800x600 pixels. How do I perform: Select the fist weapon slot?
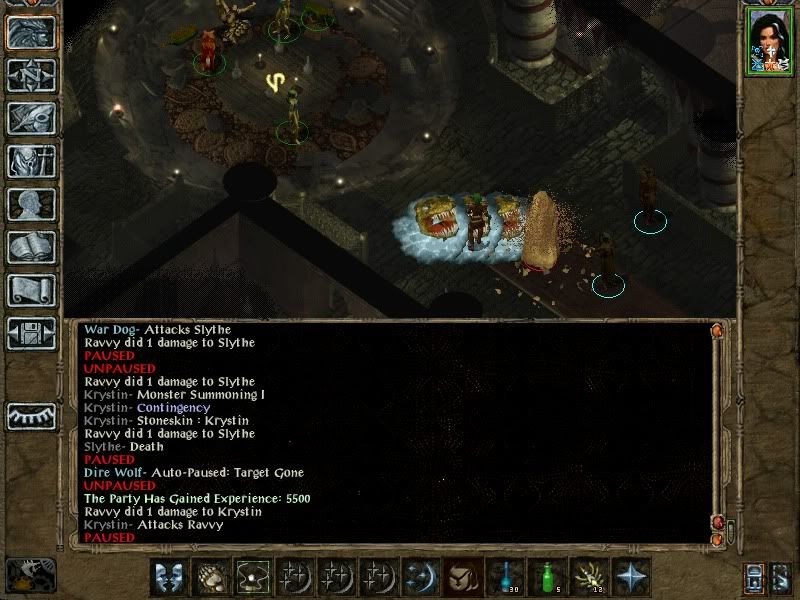click(209, 577)
